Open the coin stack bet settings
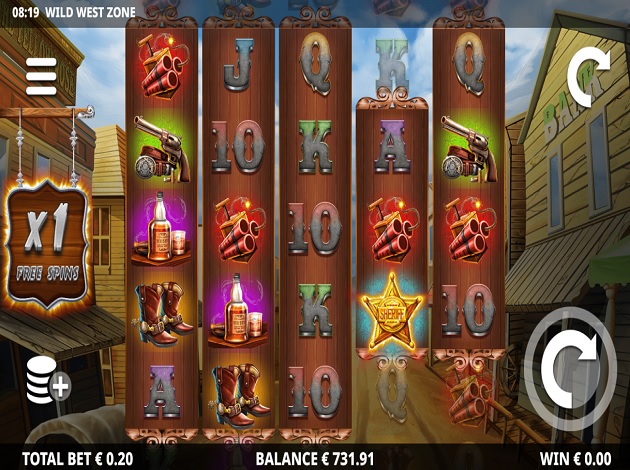 tap(46, 381)
